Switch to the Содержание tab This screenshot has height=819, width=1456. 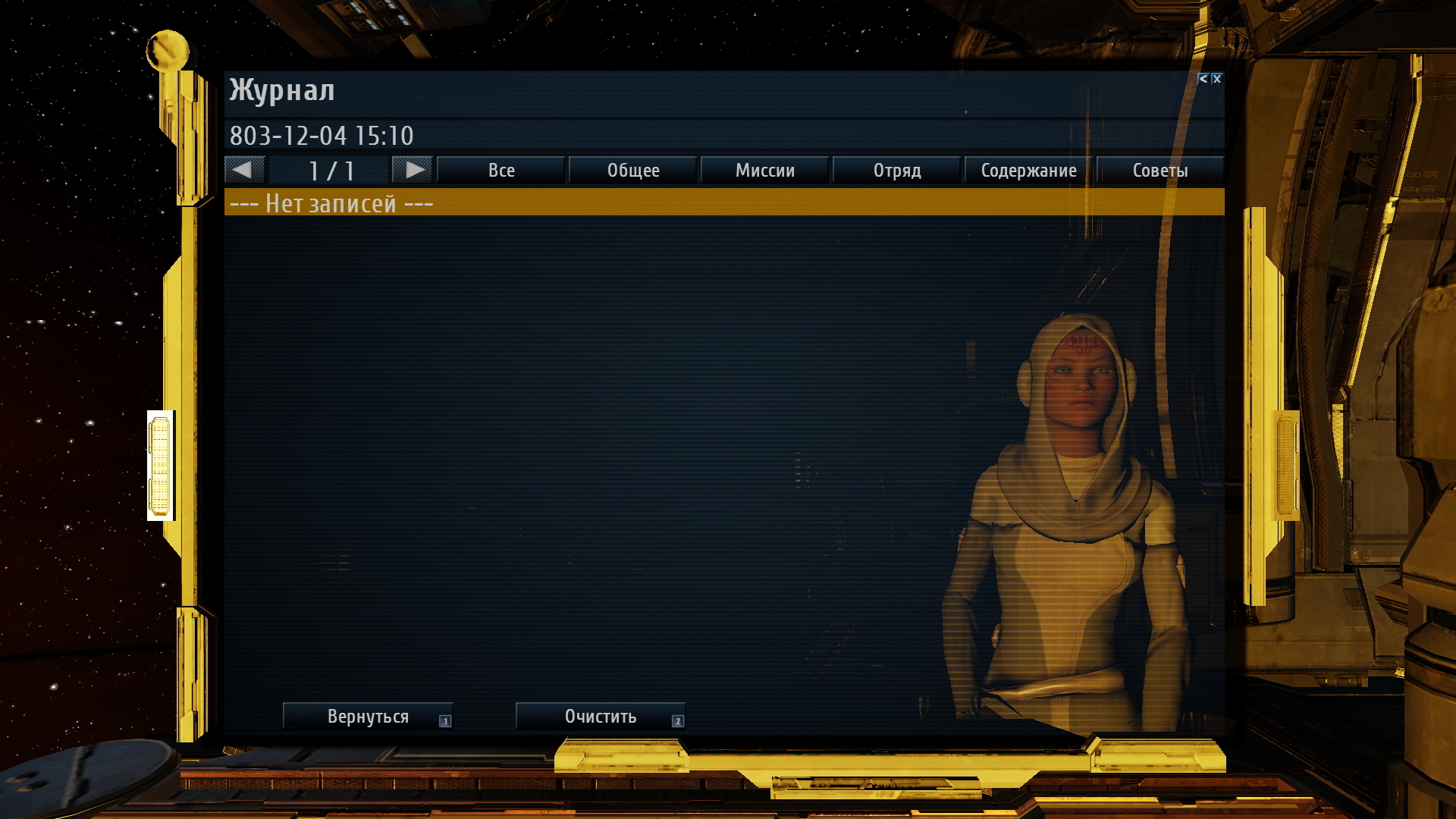1029,171
